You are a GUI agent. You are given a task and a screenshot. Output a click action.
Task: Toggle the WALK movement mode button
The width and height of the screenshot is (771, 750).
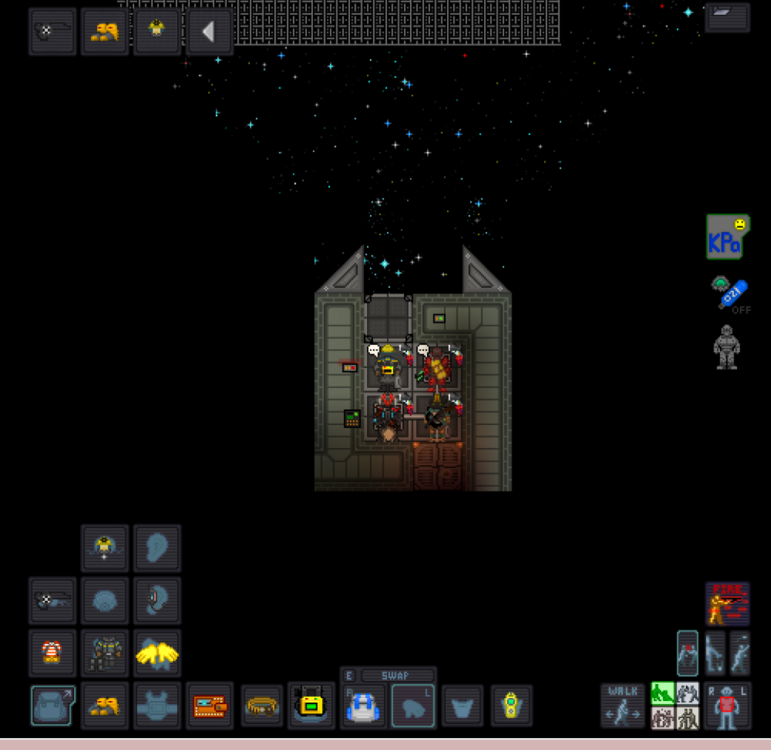[623, 706]
